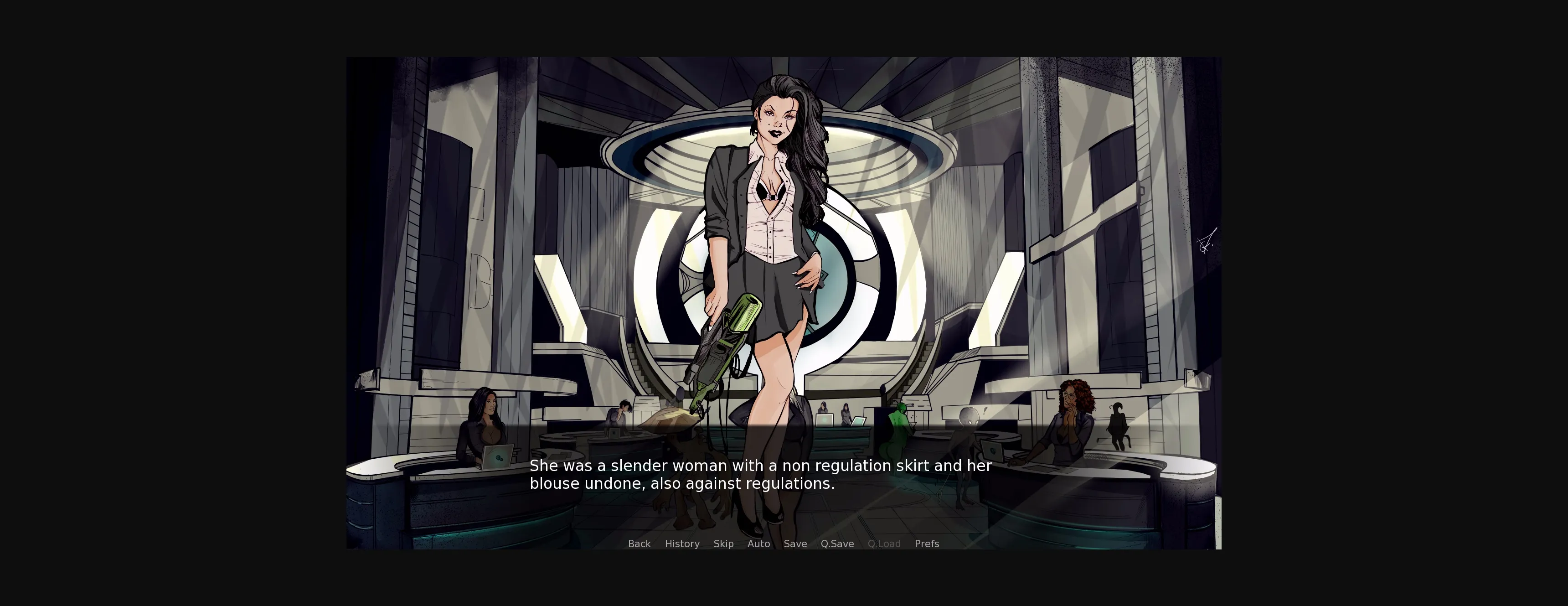Viewport: 1568px width, 606px height.
Task: Toggle "Auto" play for the dialogue
Action: [758, 544]
